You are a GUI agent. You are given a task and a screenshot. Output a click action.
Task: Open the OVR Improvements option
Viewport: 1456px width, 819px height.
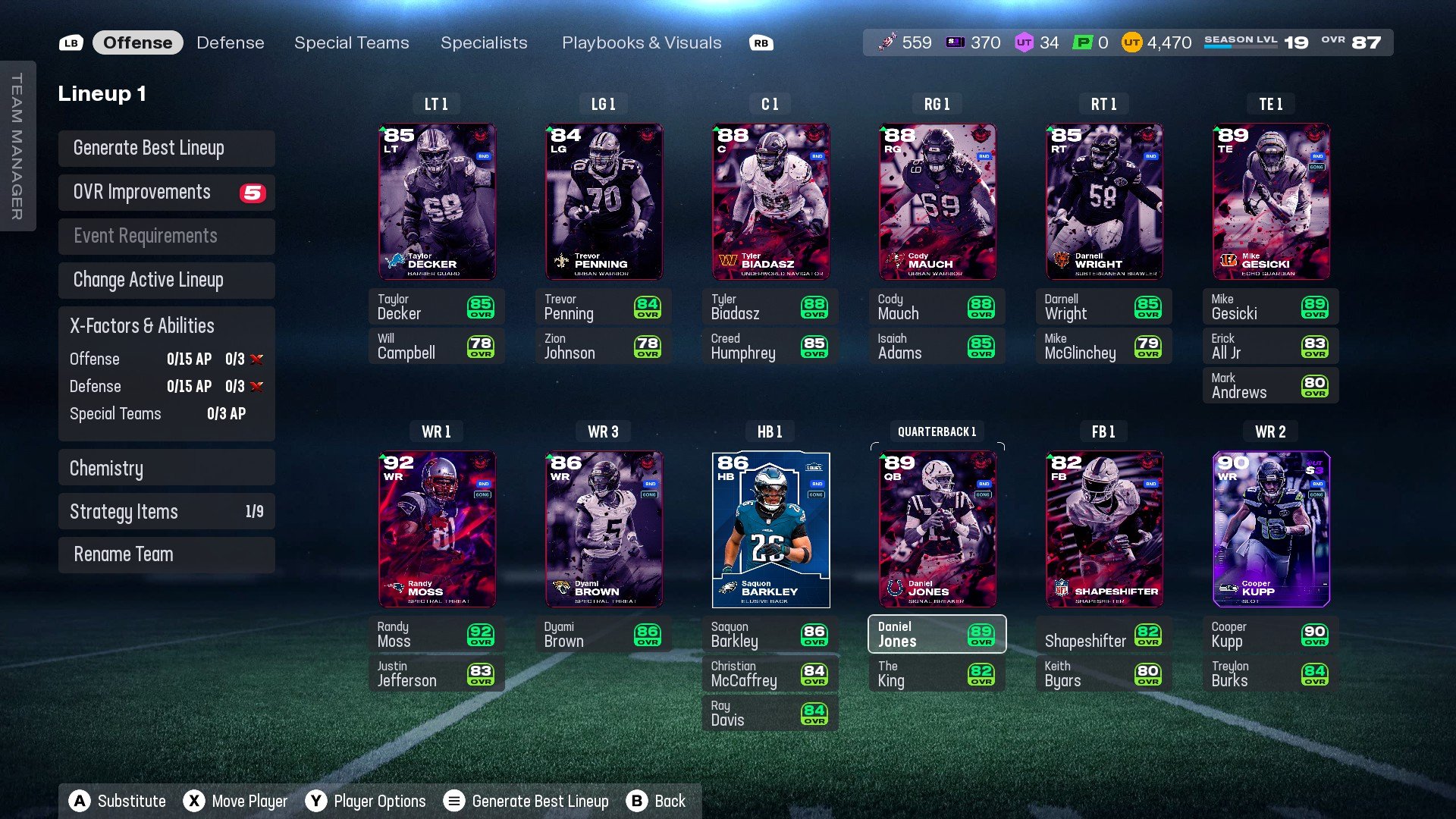[166, 193]
